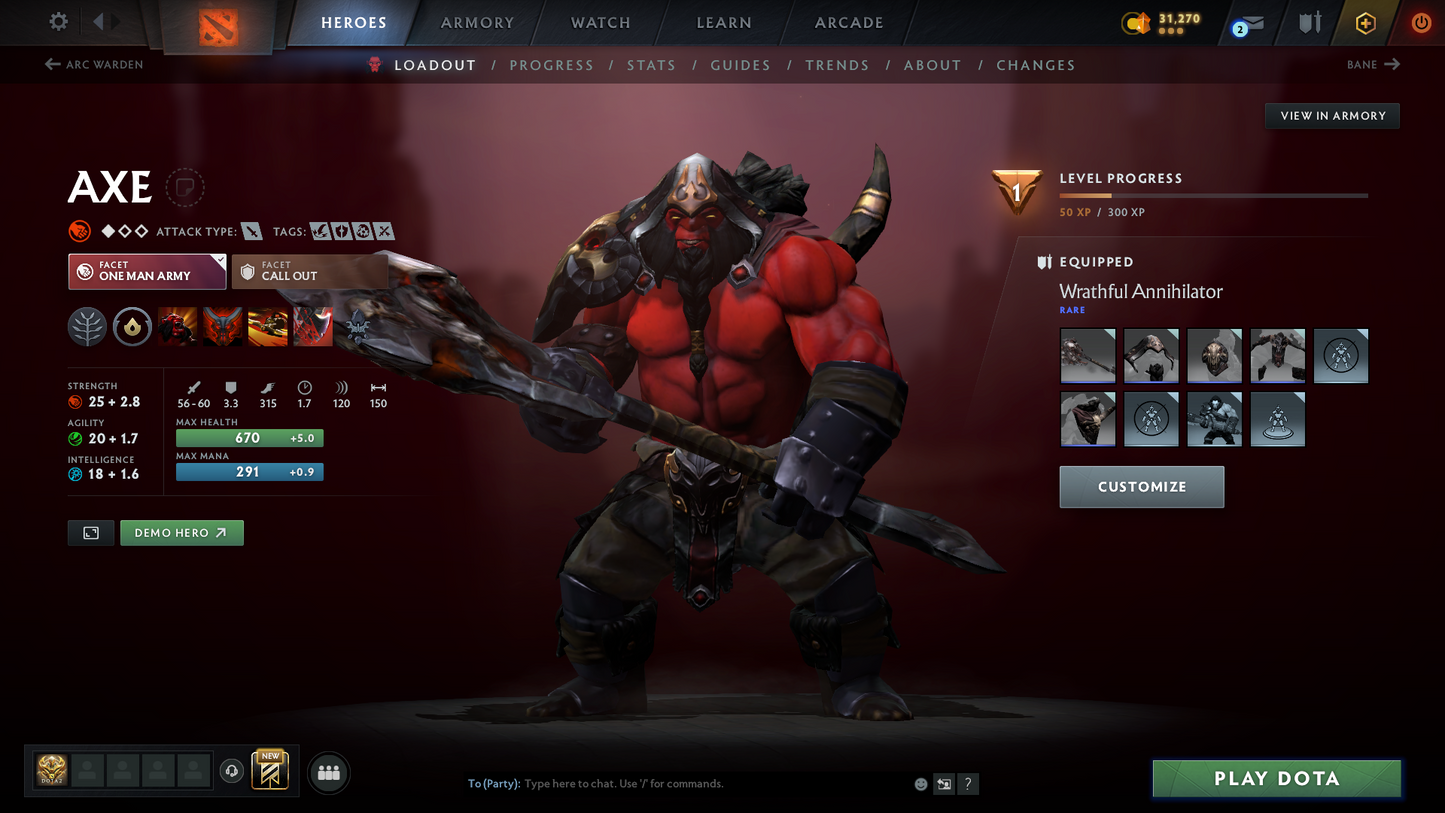Viewport: 1445px width, 813px height.
Task: Switch to the STATS section
Action: tap(651, 65)
